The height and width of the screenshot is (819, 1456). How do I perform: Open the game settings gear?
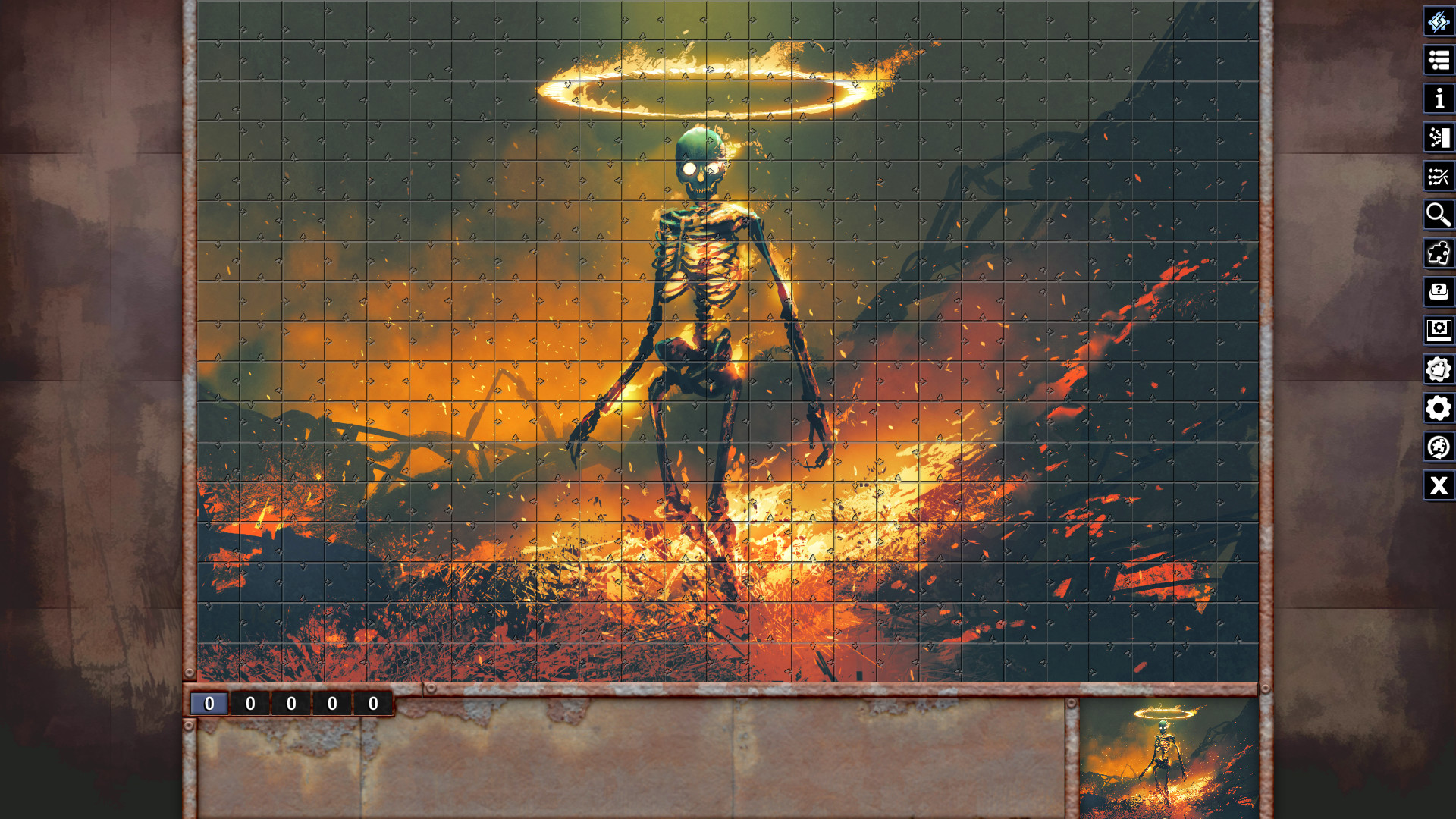pos(1439,409)
